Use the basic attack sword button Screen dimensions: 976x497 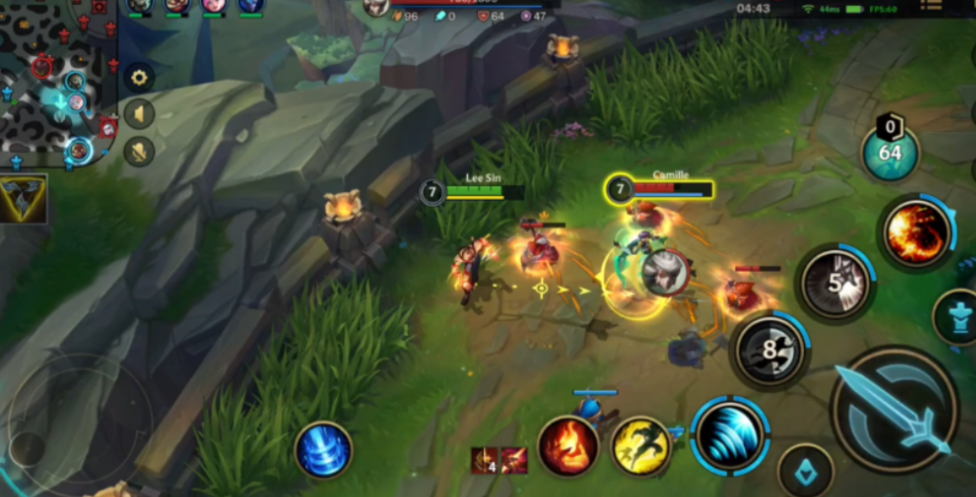[x=894, y=410]
